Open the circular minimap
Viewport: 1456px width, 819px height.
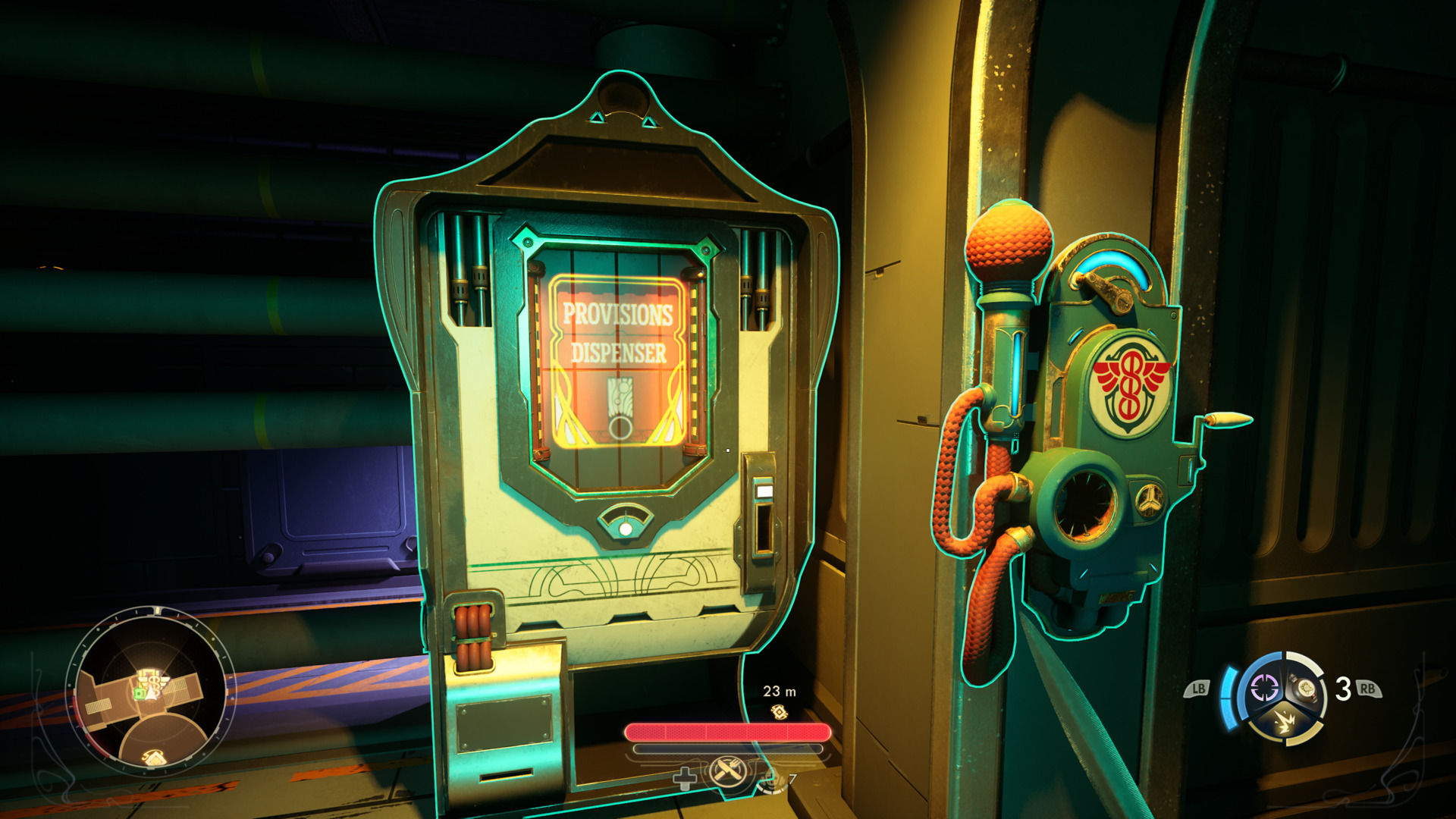[151, 692]
